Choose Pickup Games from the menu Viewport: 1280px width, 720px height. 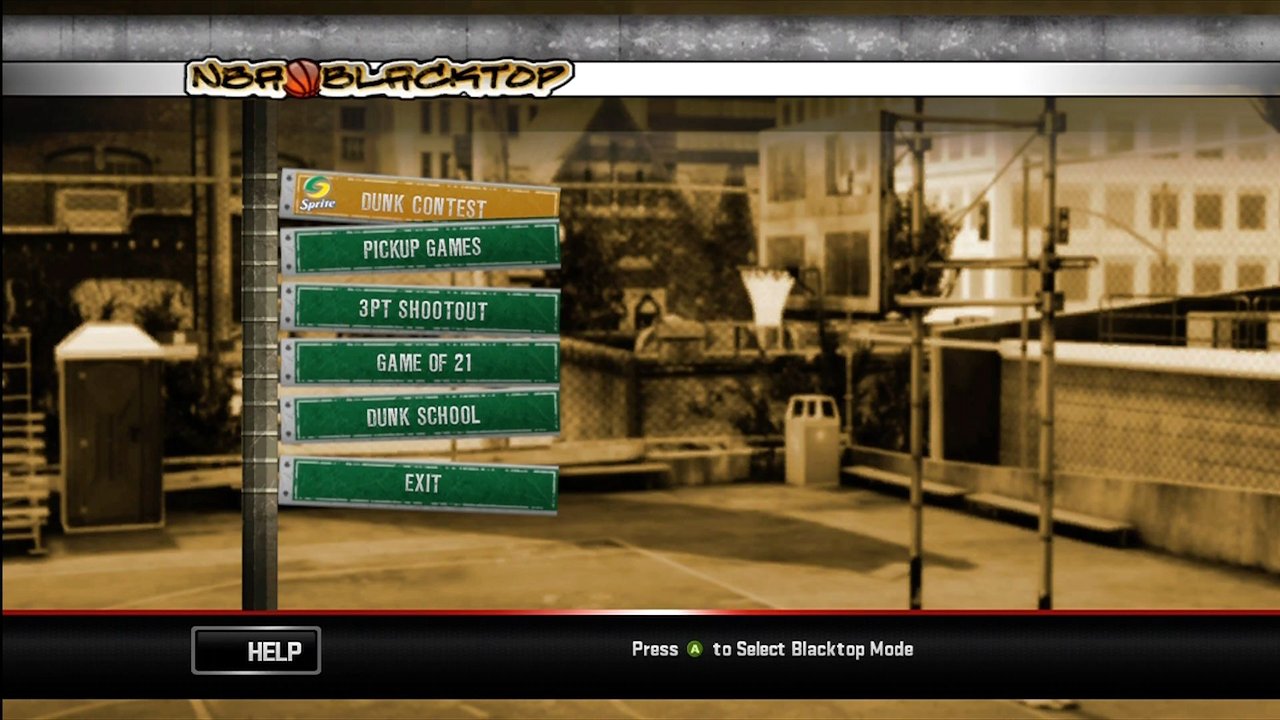click(420, 249)
